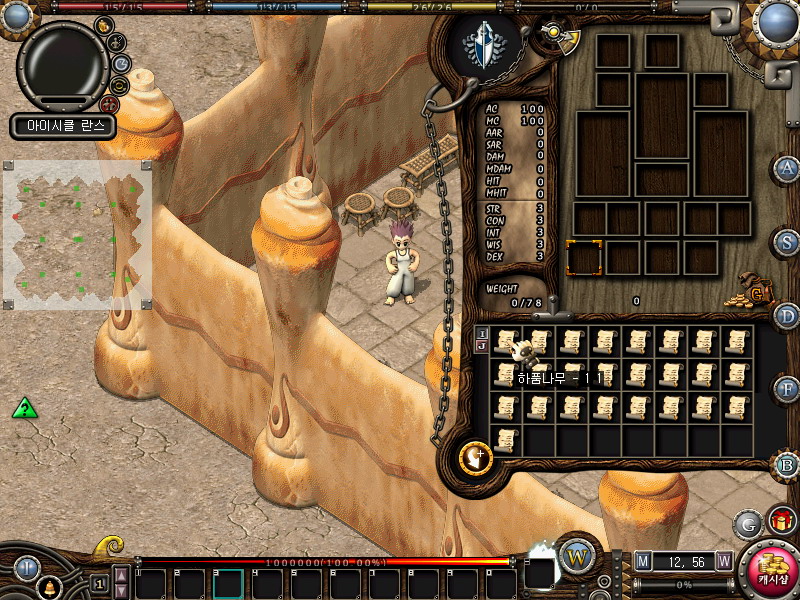The image size is (800, 600).
Task: Click the crescent moon plus button
Action: 475,457
